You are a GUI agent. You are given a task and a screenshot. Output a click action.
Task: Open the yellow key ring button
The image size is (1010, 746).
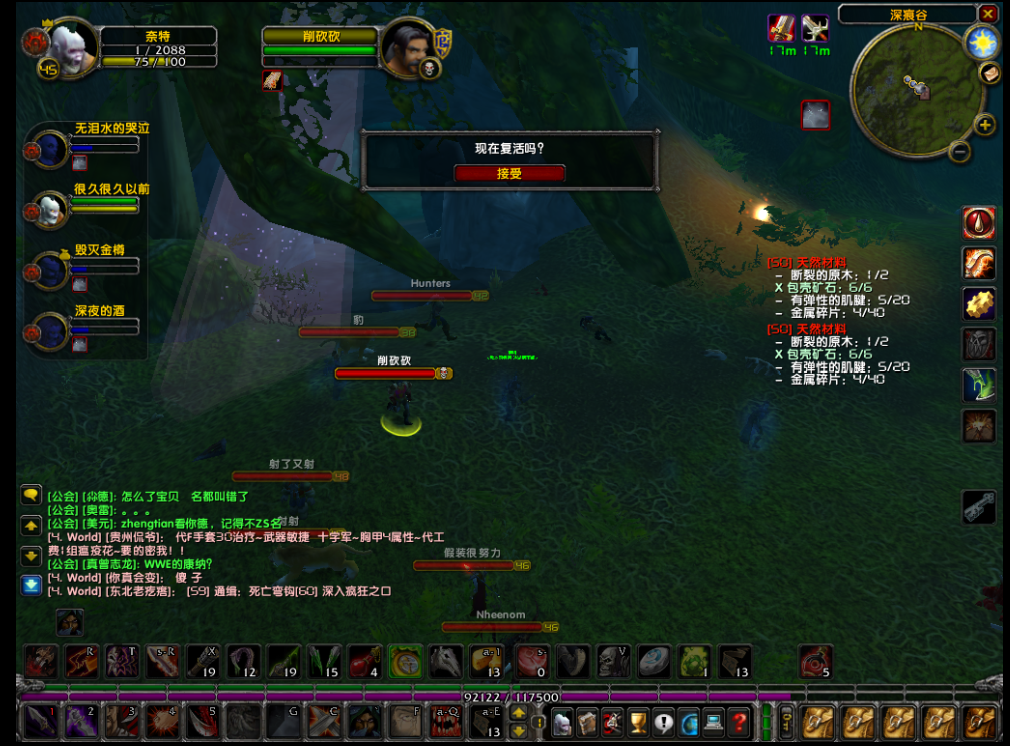pos(787,721)
